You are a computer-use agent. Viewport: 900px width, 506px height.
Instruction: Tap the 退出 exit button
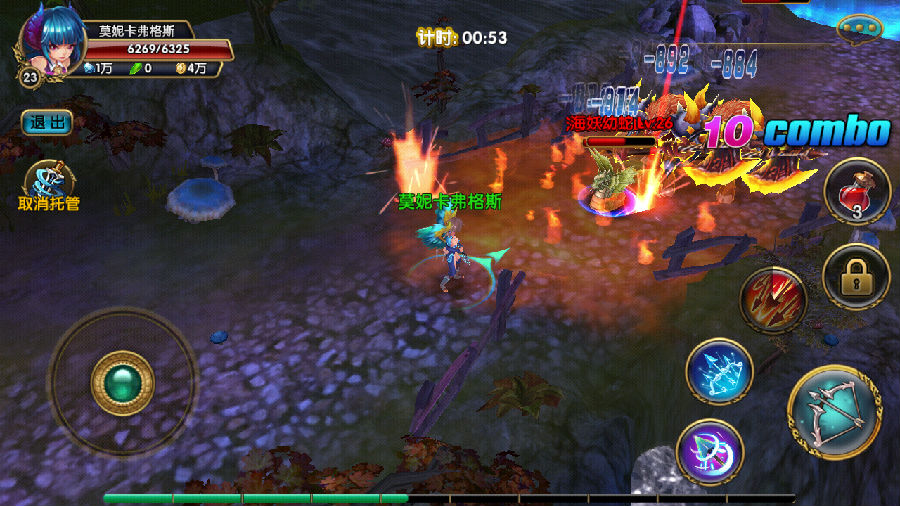click(47, 122)
